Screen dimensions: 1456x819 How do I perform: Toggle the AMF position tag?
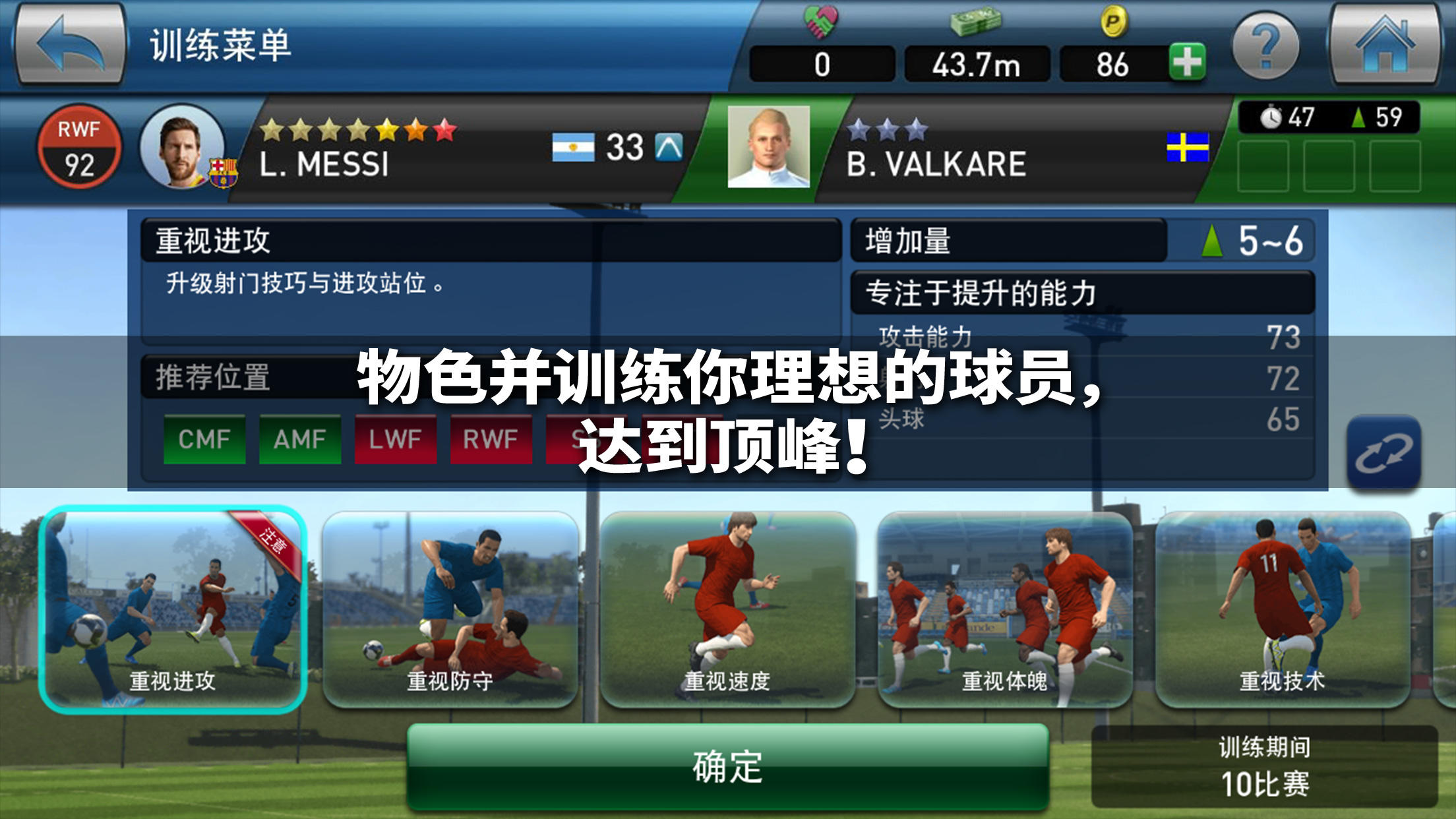click(x=301, y=437)
